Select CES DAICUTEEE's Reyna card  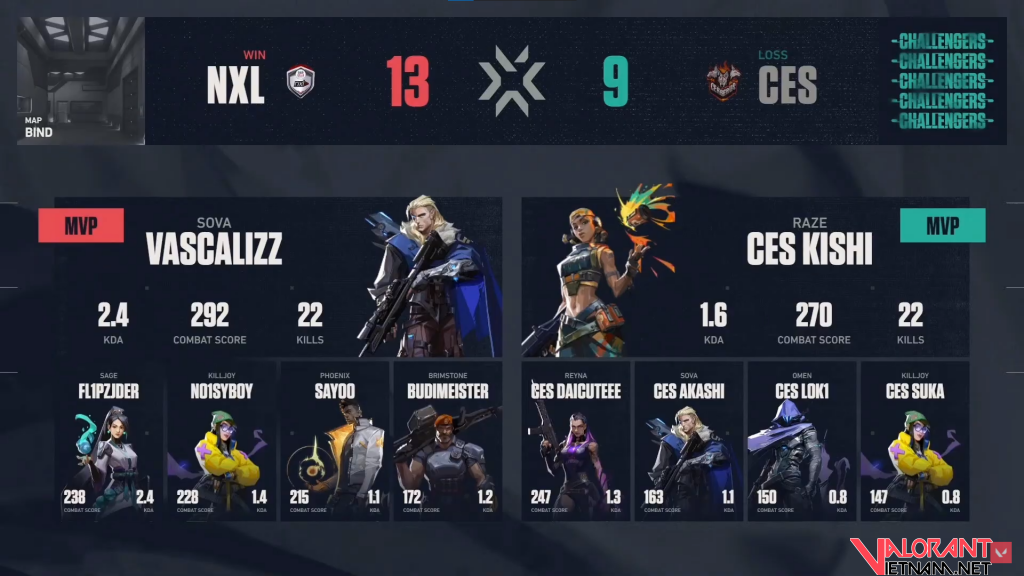point(576,441)
